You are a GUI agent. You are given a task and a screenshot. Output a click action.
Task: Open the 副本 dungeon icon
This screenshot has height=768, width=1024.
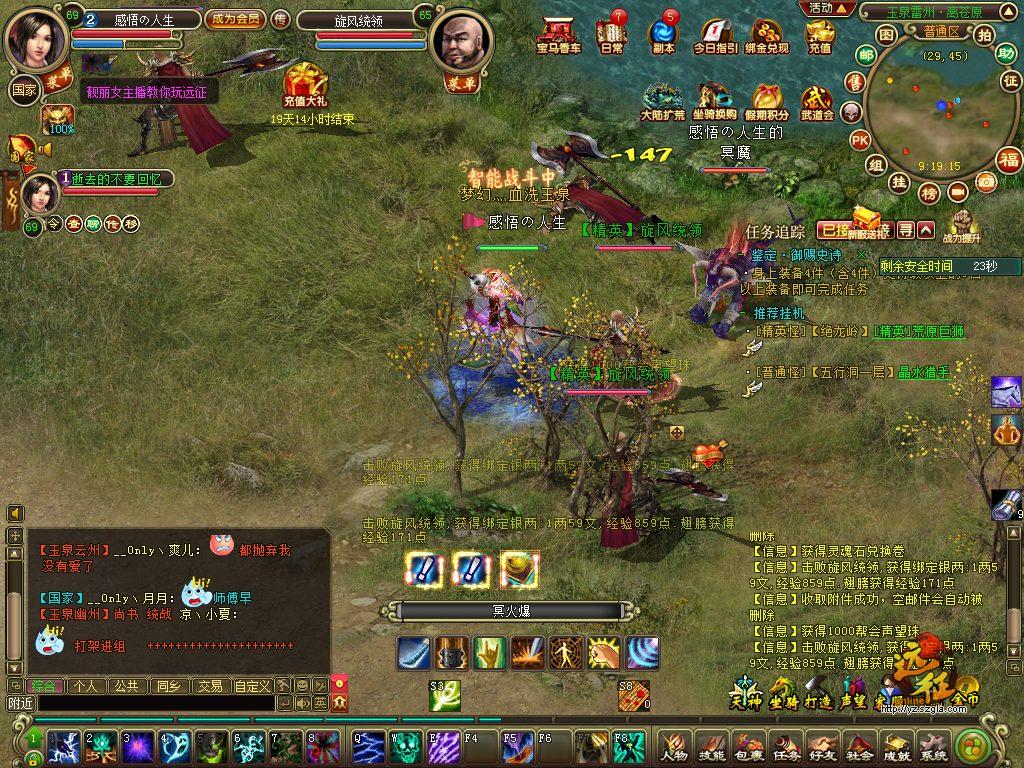coord(663,36)
